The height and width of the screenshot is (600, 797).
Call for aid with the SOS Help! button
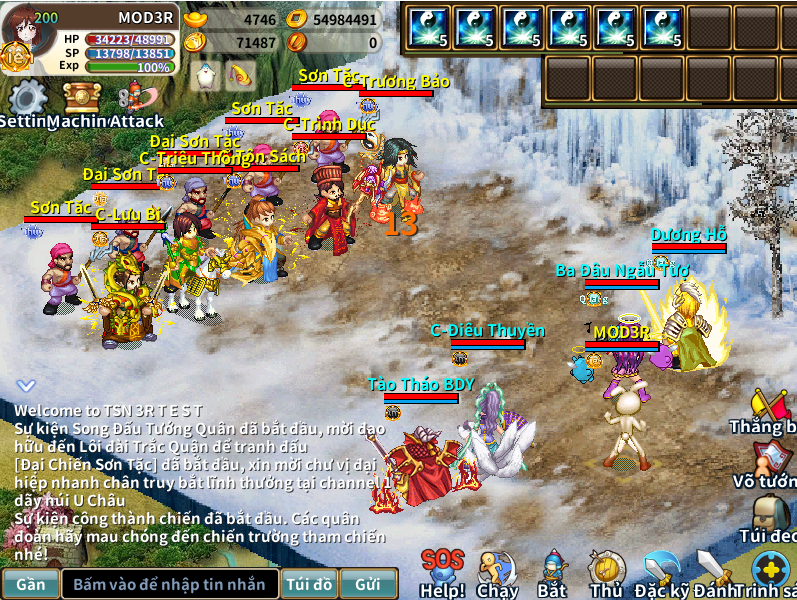442,570
